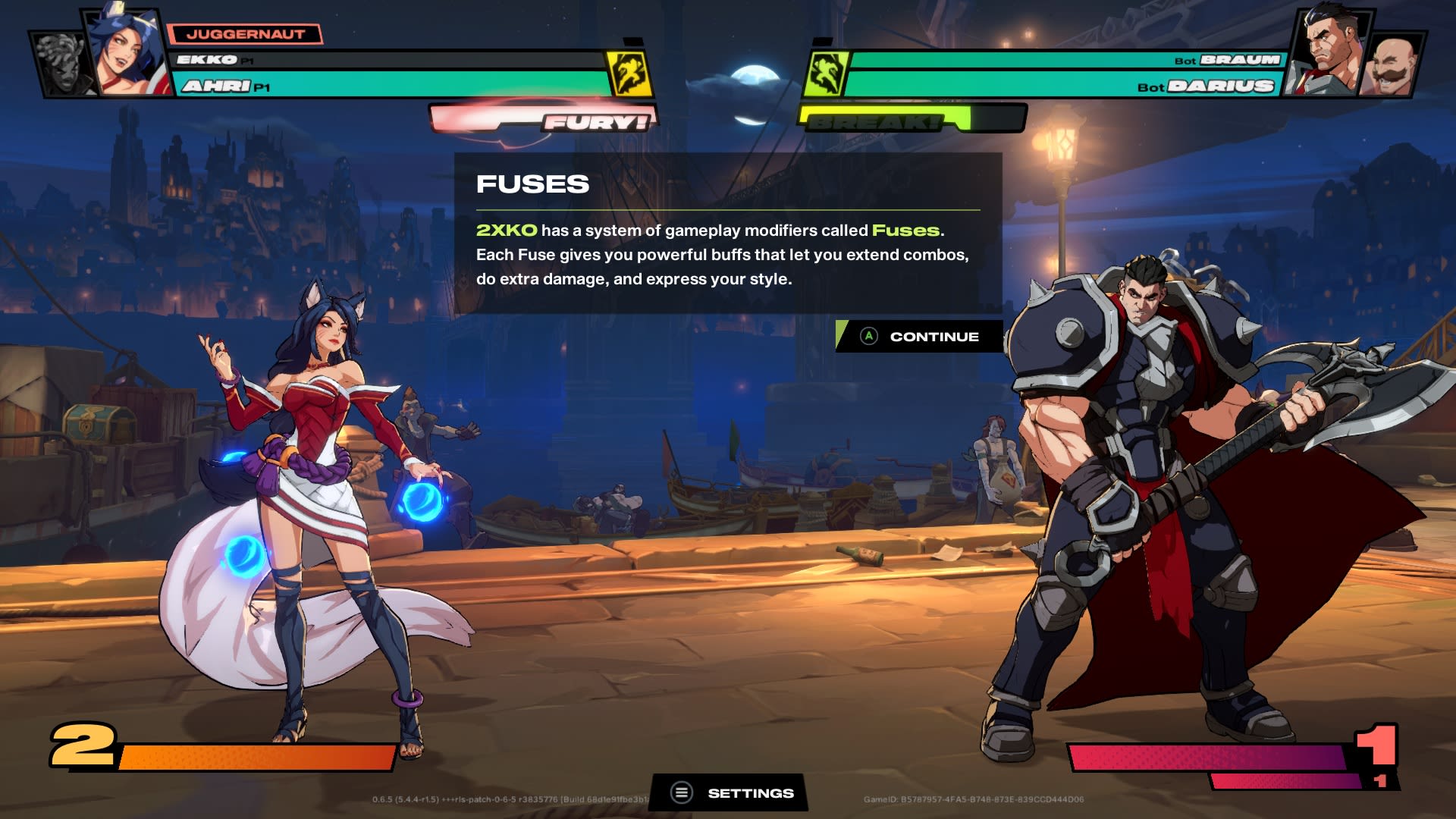Click the round count number 2

[82, 747]
